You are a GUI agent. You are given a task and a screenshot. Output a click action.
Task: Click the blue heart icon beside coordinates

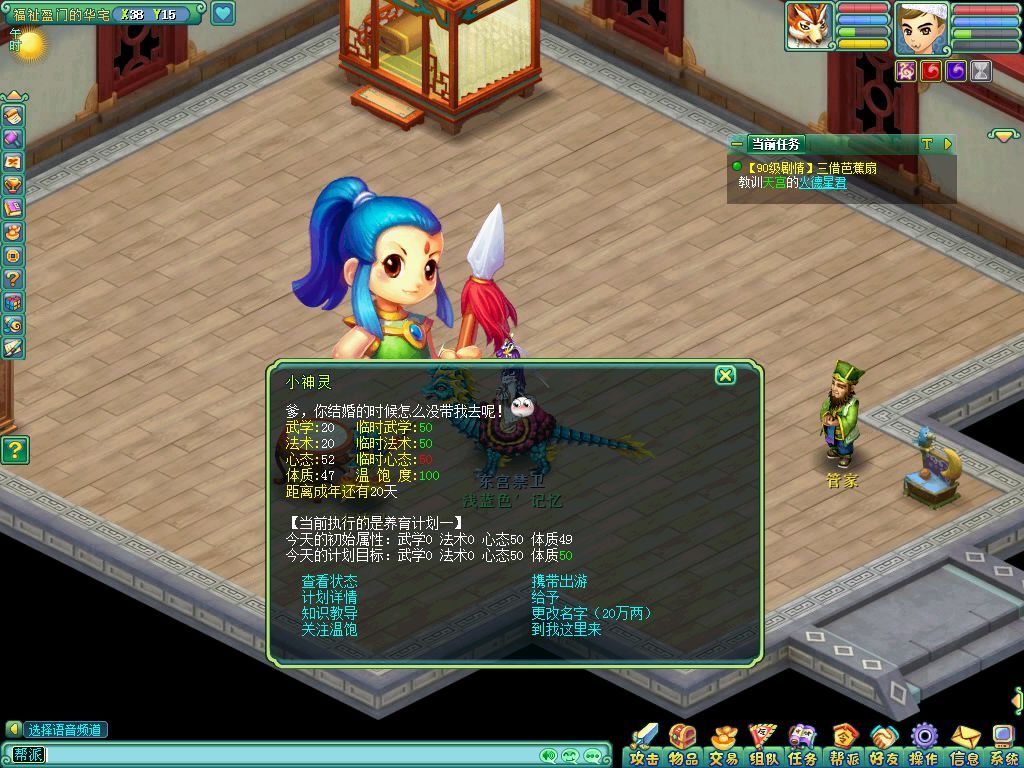[x=223, y=14]
